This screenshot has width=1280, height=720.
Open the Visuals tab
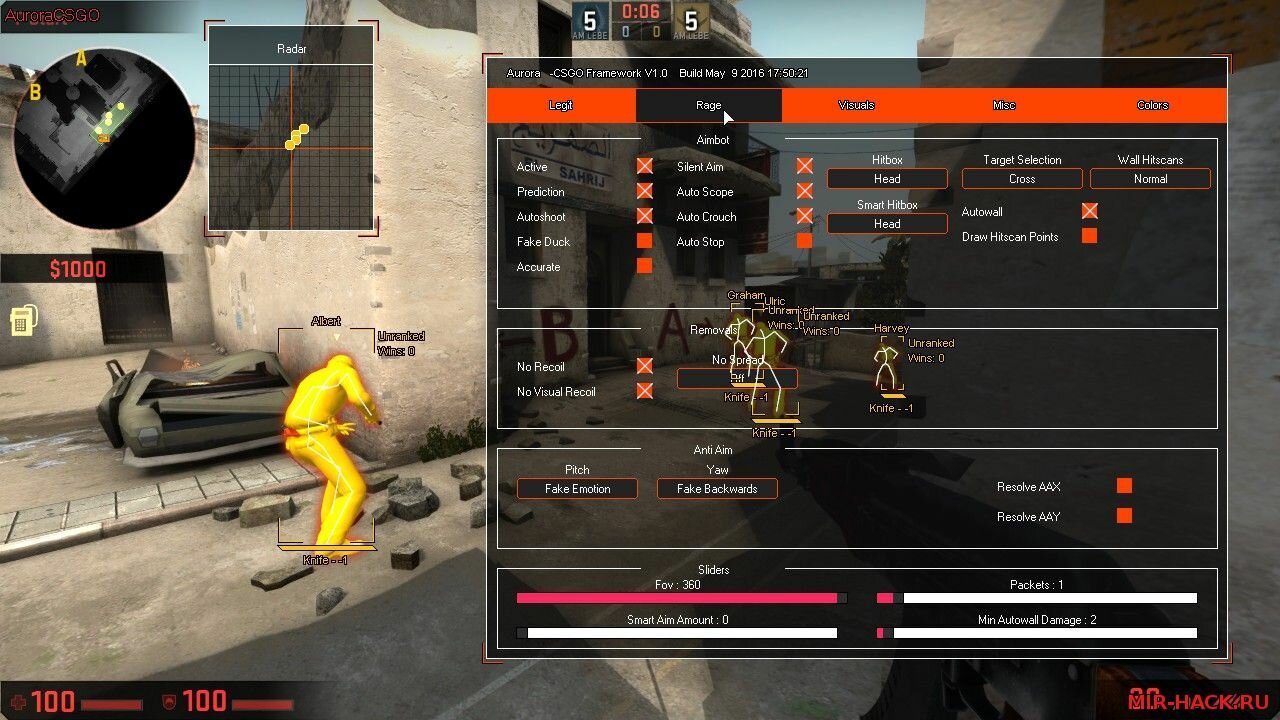pyautogui.click(x=856, y=105)
